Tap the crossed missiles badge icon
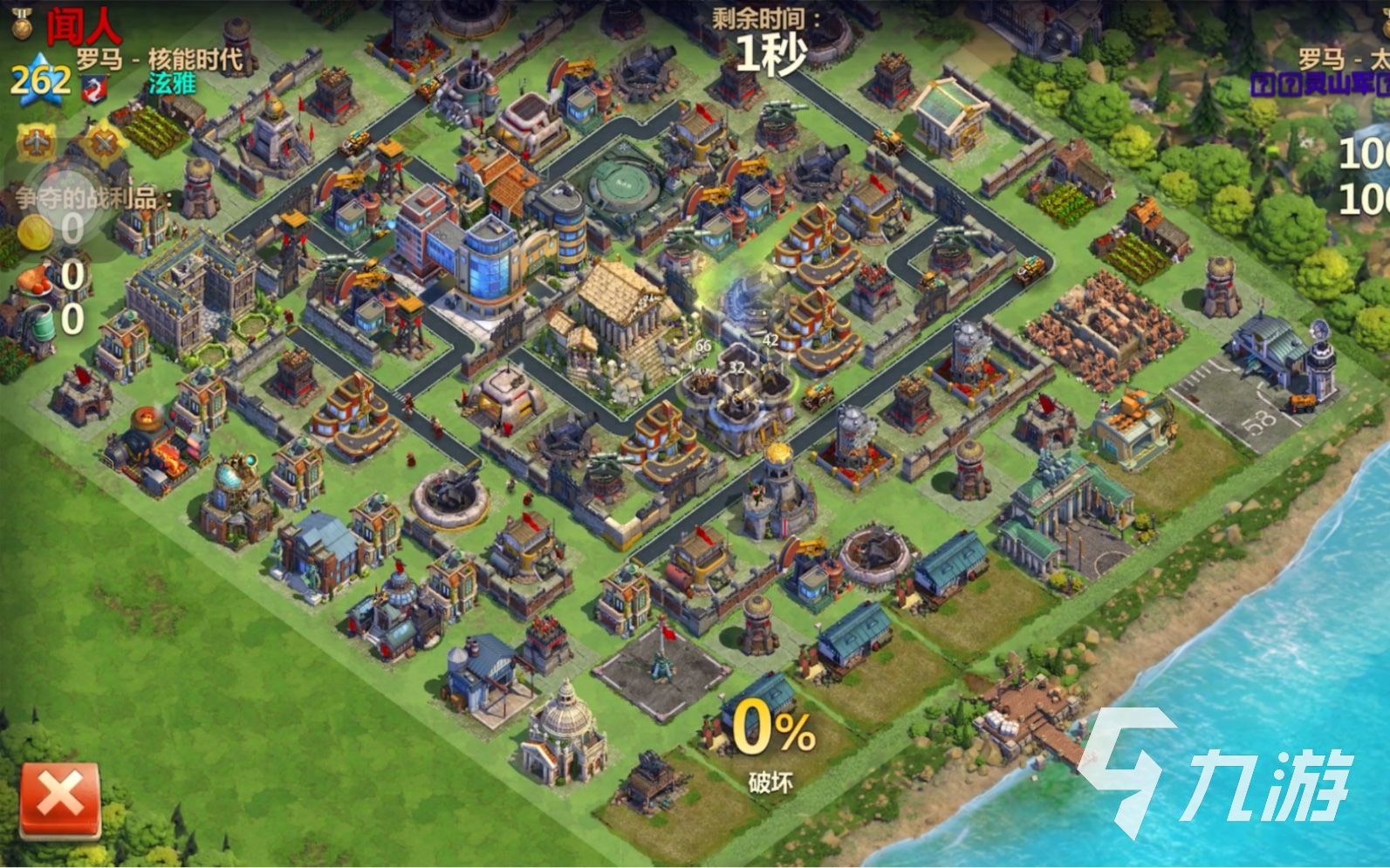Screen dimensions: 1390x868 (103, 141)
